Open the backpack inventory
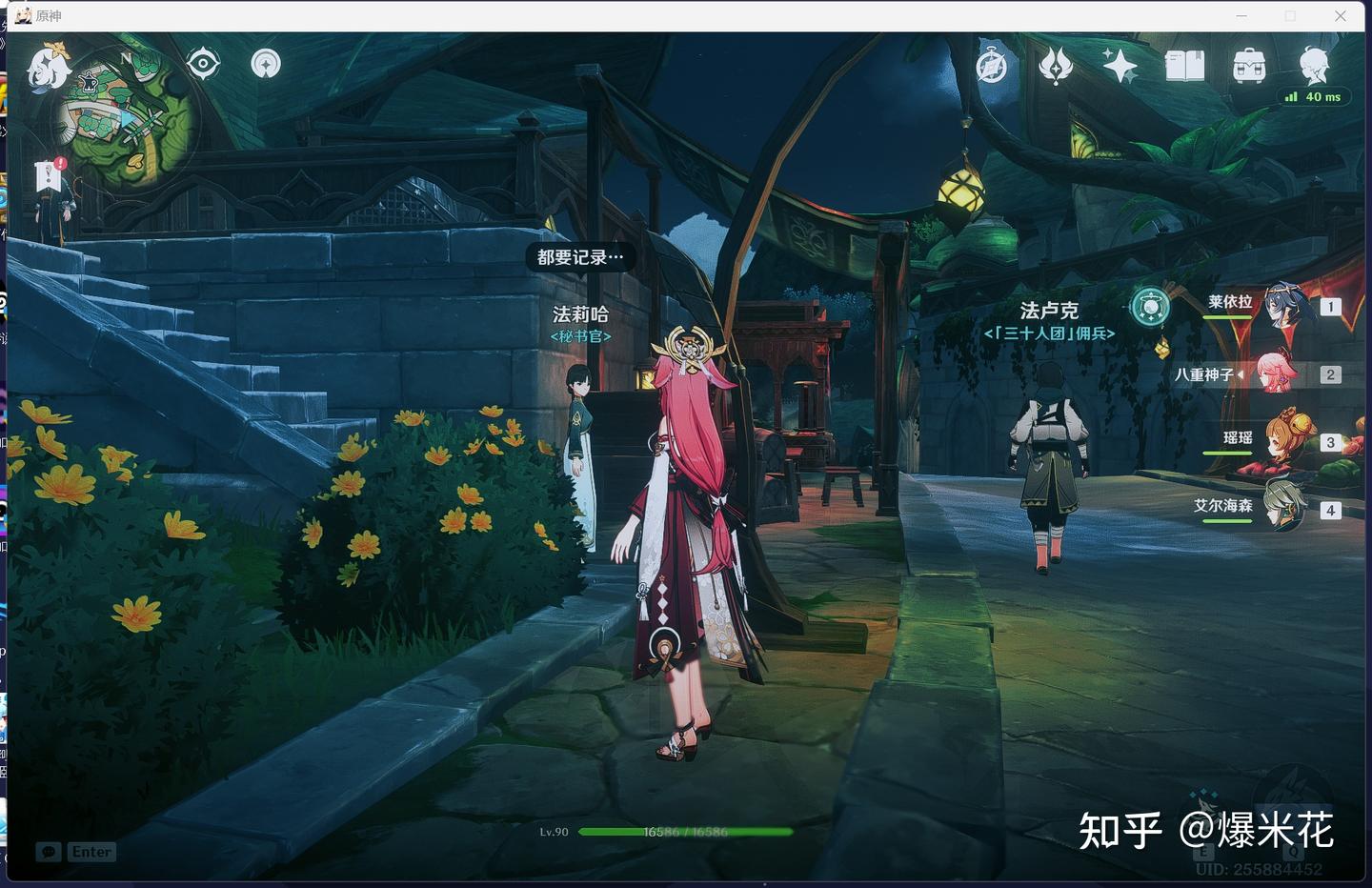 point(1249,66)
